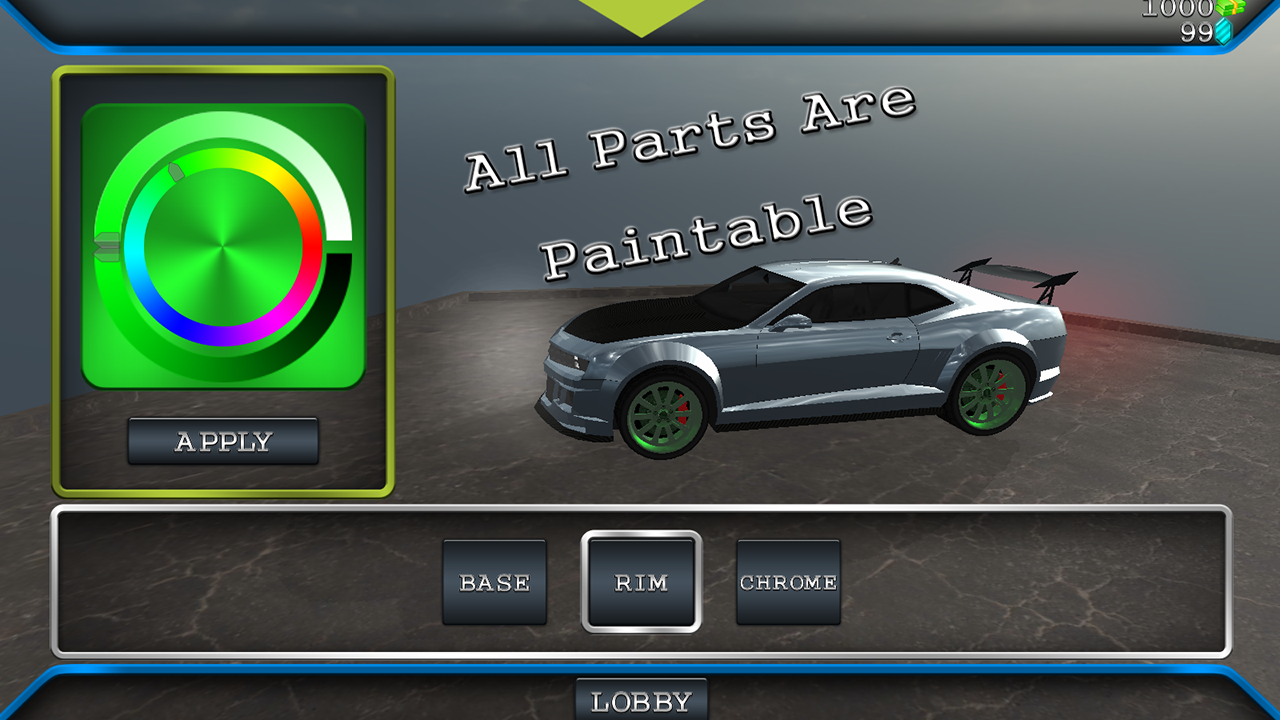This screenshot has width=1280, height=720.
Task: Select the BASE paint mode
Action: [495, 581]
